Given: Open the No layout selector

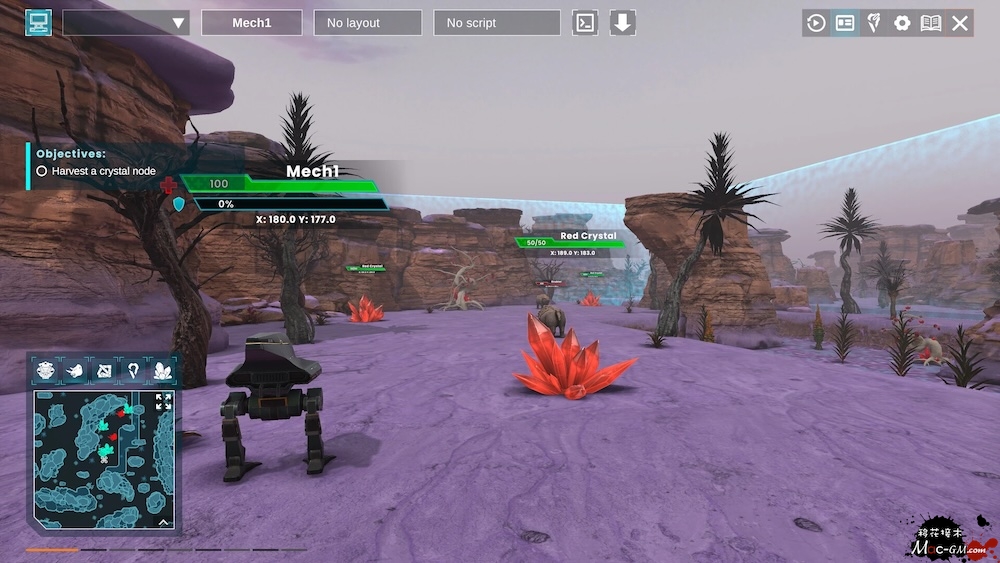Looking at the screenshot, I should [367, 23].
